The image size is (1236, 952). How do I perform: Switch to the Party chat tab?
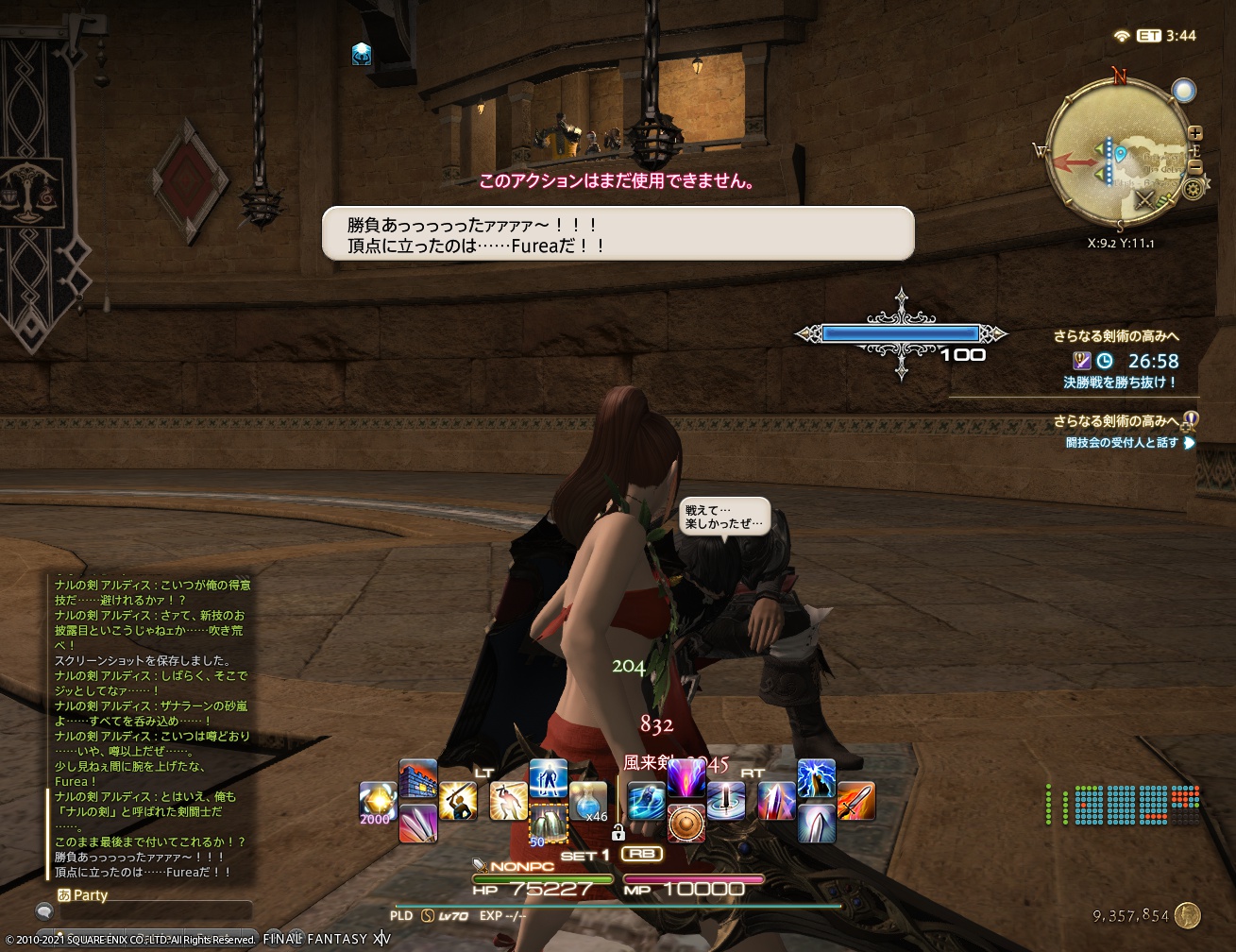90,895
